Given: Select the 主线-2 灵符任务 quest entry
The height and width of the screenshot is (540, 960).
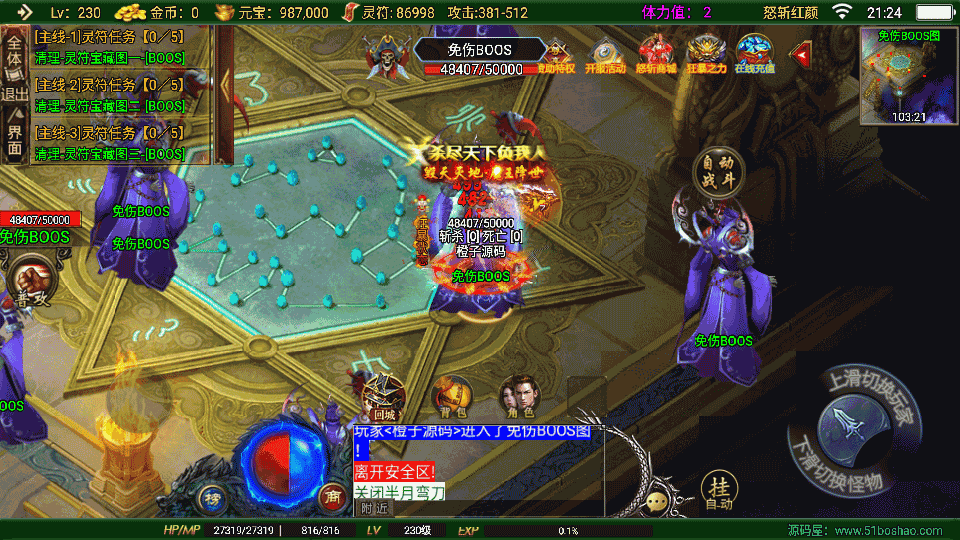Looking at the screenshot, I should click(x=109, y=93).
